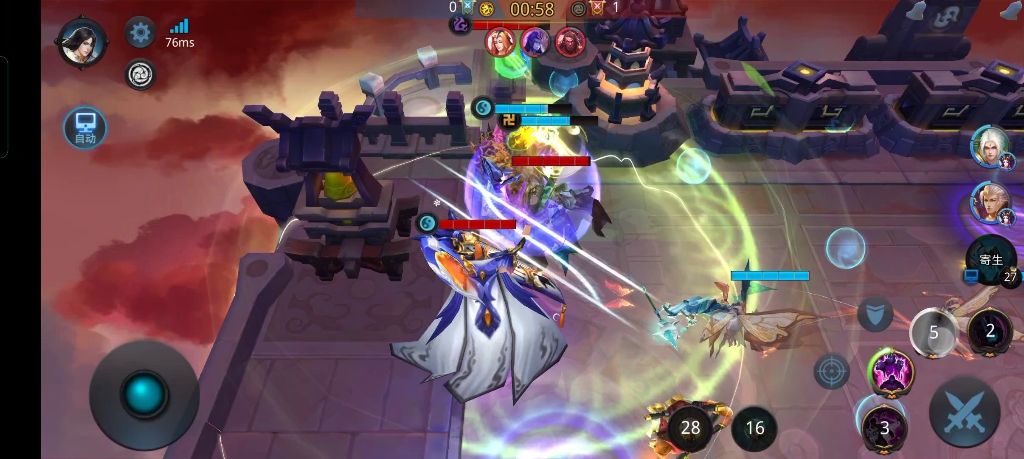Select the blonde ally portrait
1024x459 pixels.
(990, 203)
